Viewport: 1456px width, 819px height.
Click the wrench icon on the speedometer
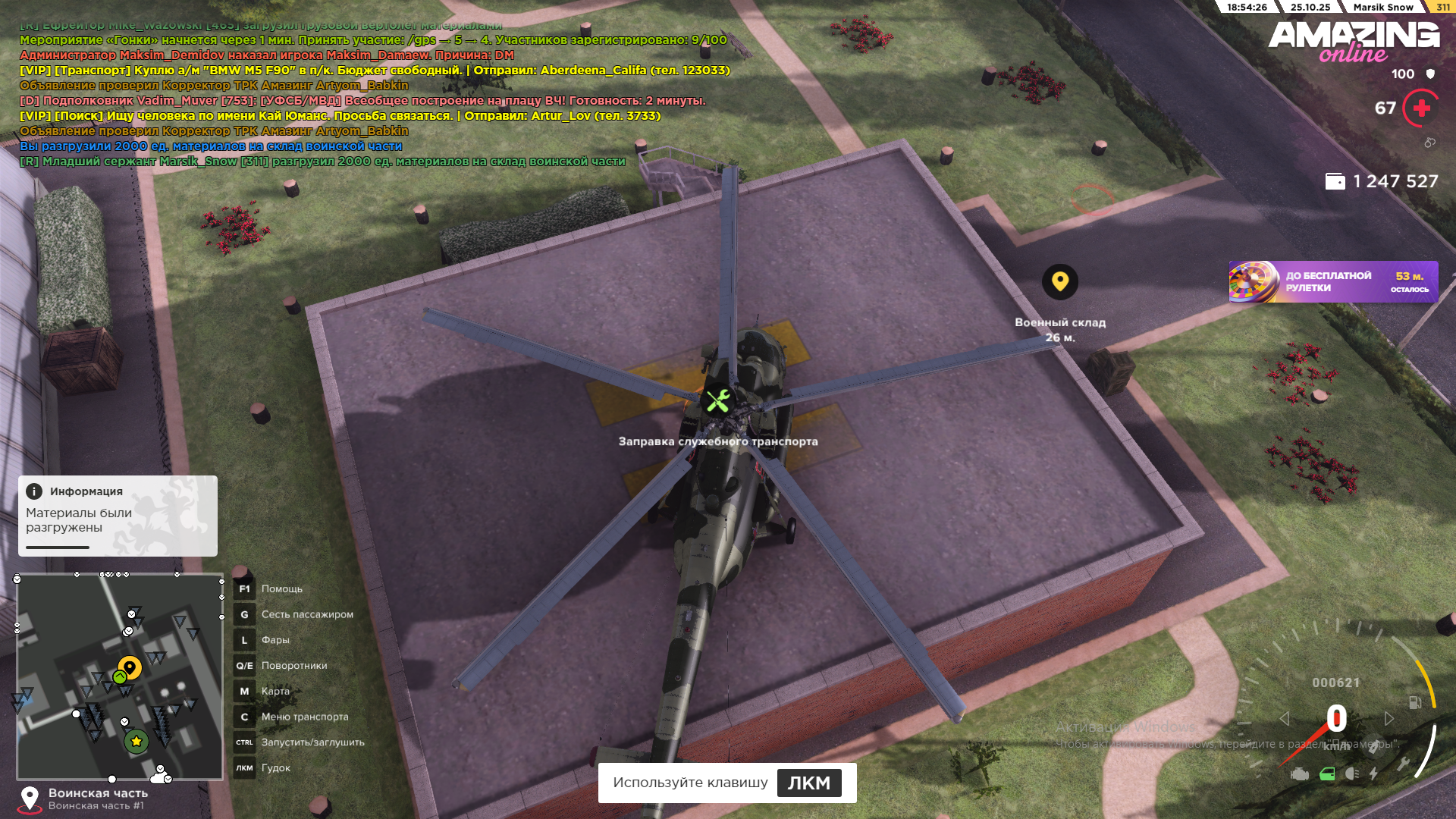point(1403,764)
